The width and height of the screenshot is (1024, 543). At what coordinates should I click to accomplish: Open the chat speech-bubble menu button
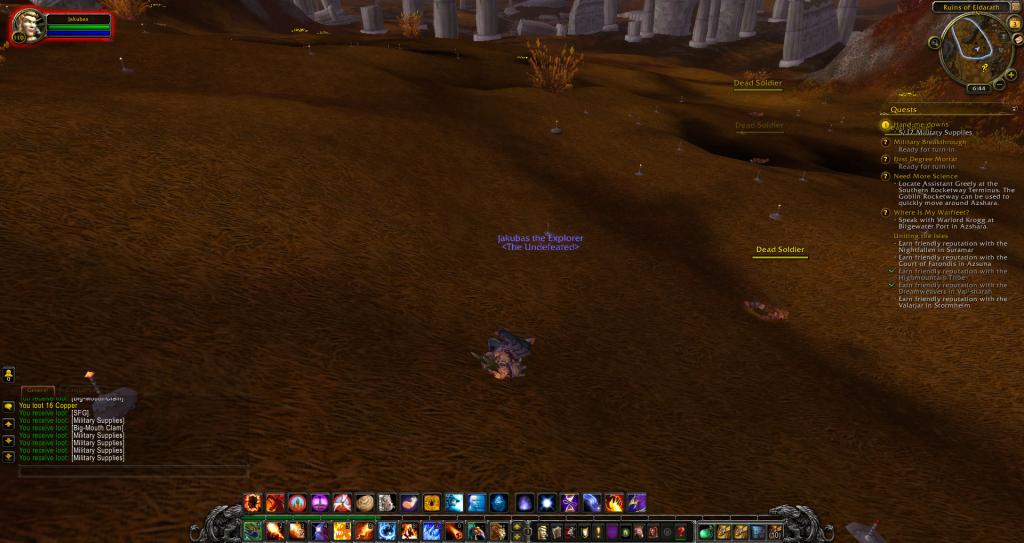click(9, 407)
